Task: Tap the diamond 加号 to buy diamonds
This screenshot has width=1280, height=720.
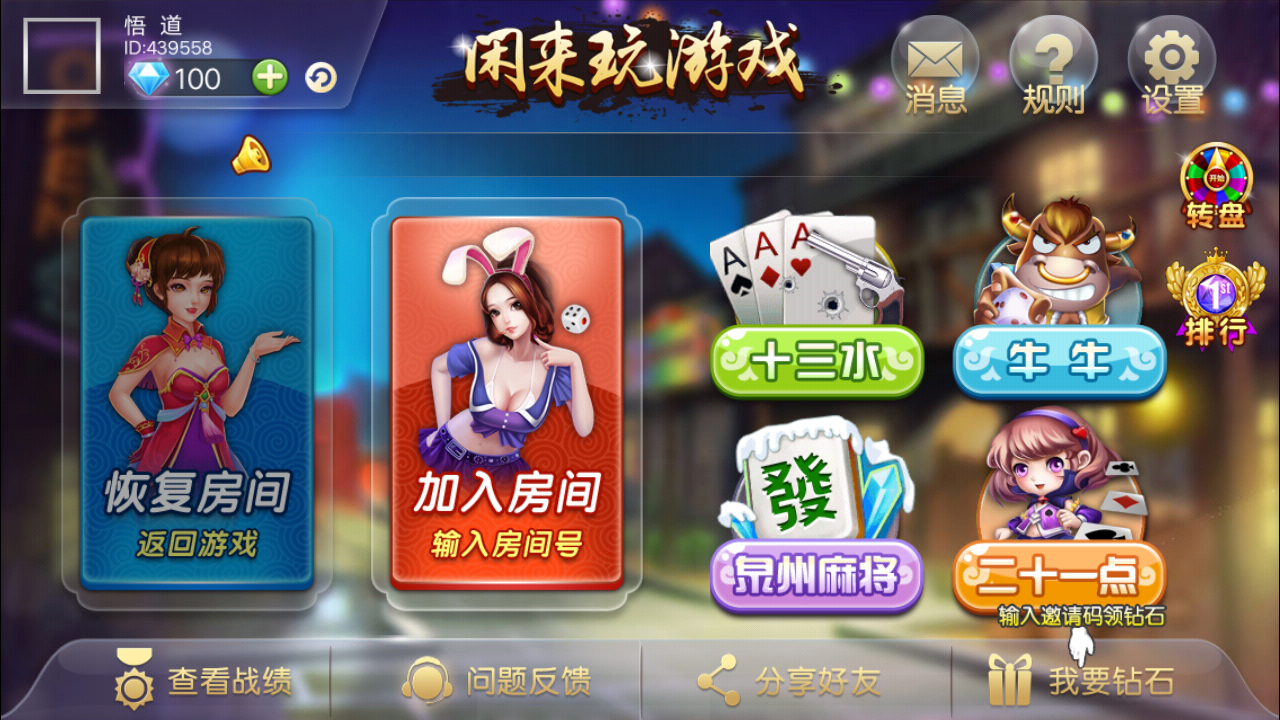Action: [x=268, y=78]
